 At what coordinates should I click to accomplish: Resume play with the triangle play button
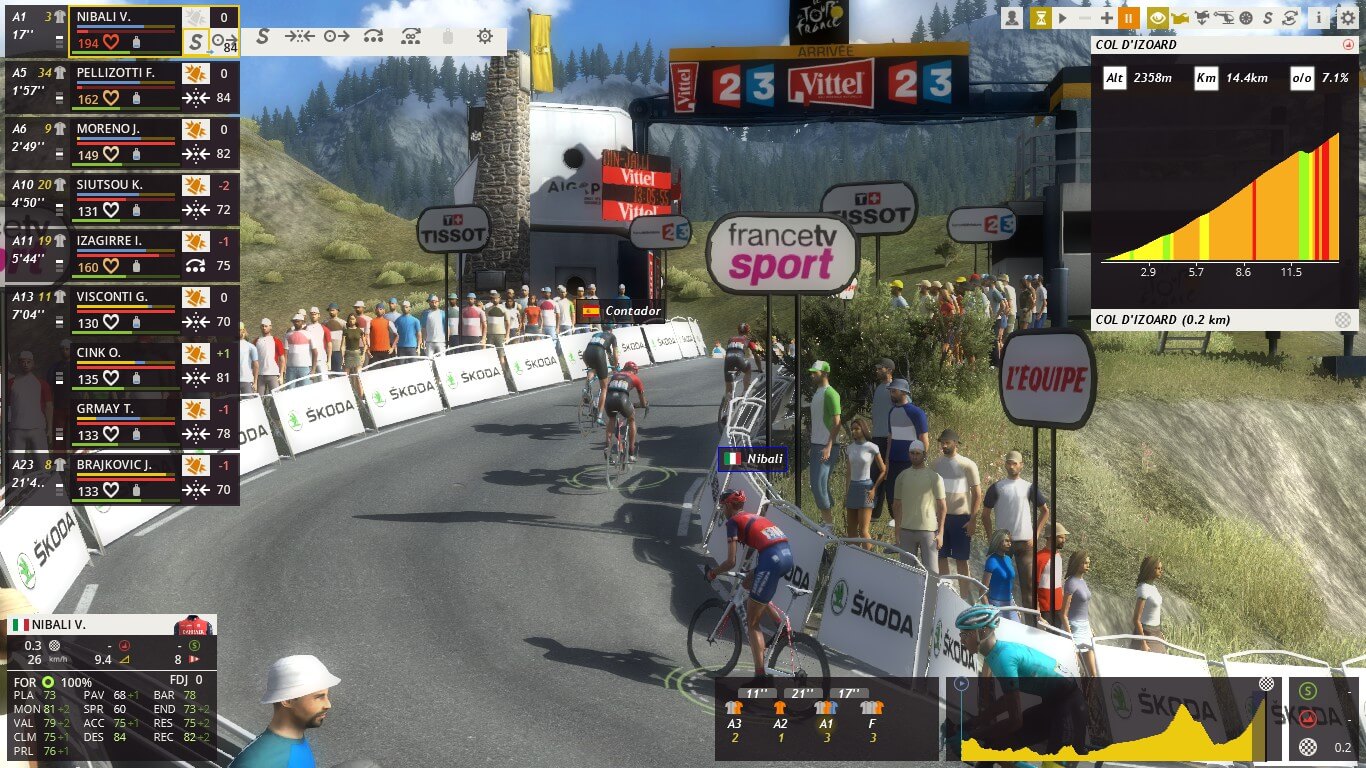coord(1063,17)
